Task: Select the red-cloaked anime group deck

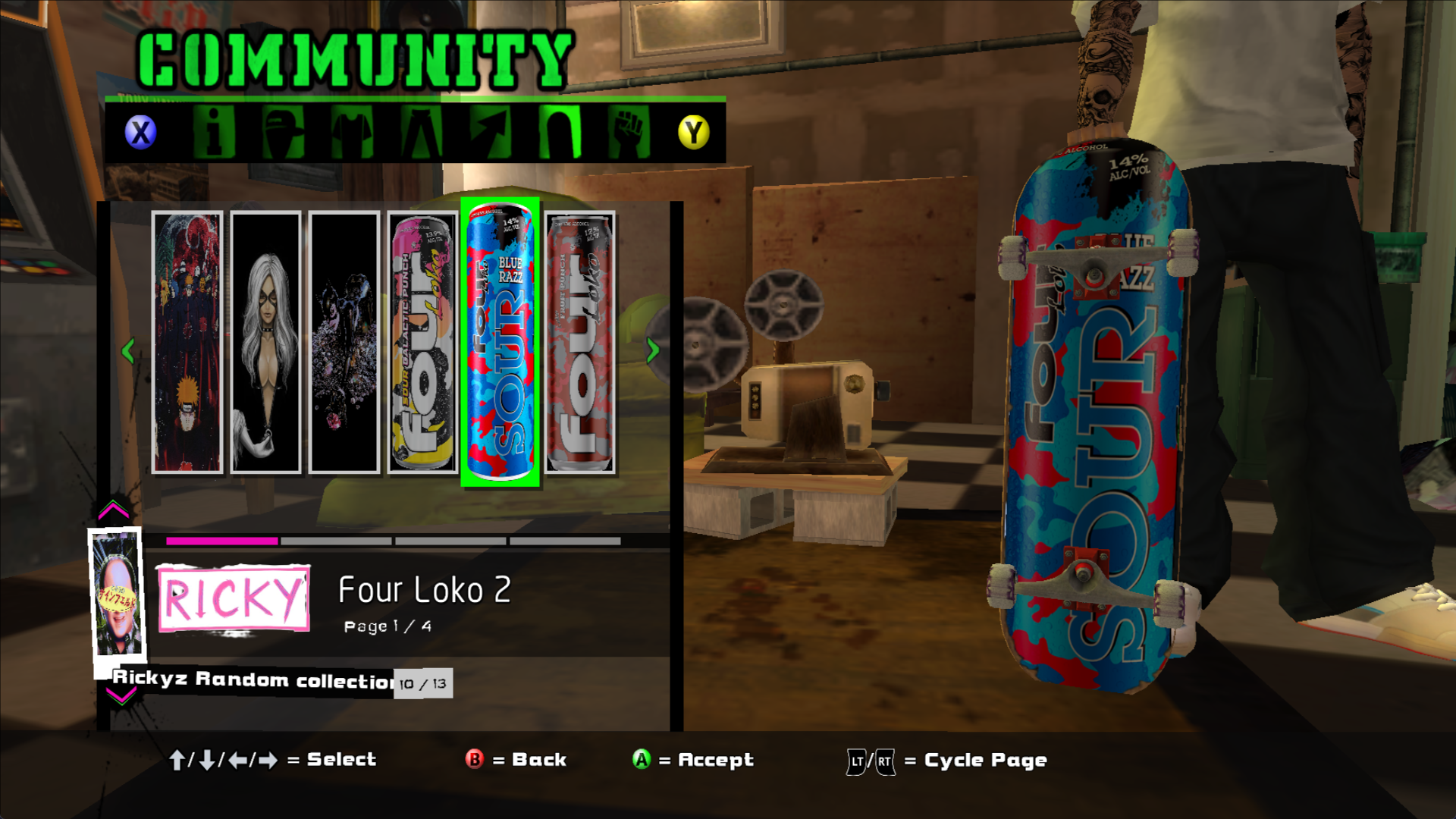Action: 187,343
